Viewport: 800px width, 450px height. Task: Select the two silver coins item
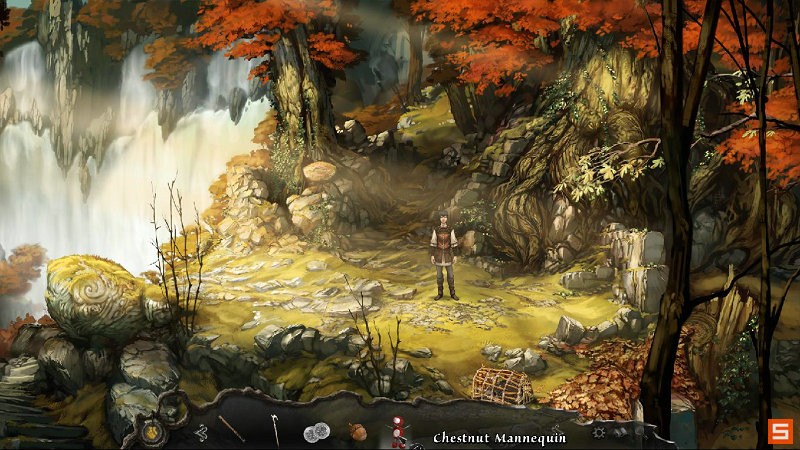click(x=316, y=432)
